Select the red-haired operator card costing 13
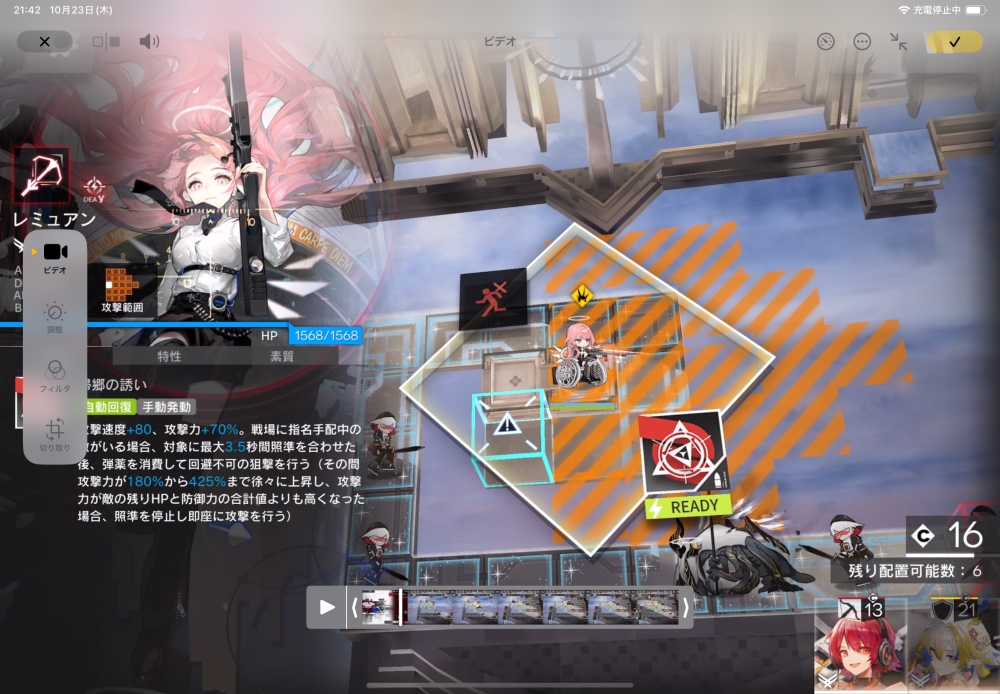This screenshot has height=694, width=1000. tap(858, 646)
